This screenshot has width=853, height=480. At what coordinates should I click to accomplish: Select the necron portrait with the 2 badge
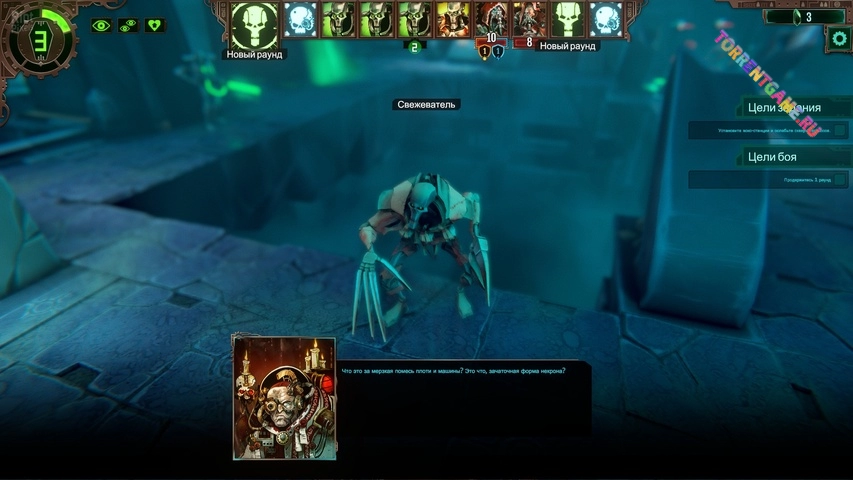(414, 20)
